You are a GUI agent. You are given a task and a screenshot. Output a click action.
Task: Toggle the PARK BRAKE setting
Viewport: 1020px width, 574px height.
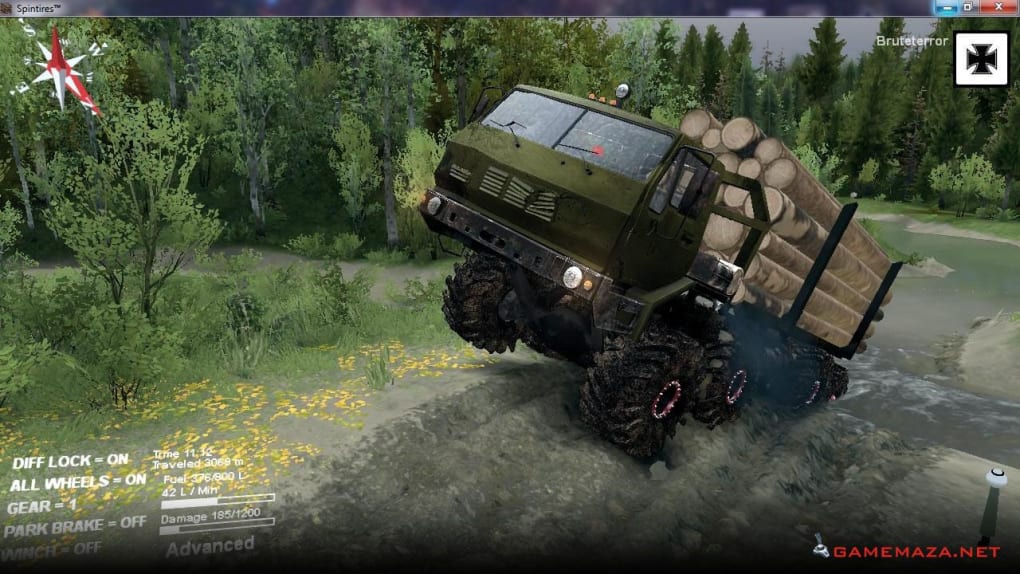[76, 524]
